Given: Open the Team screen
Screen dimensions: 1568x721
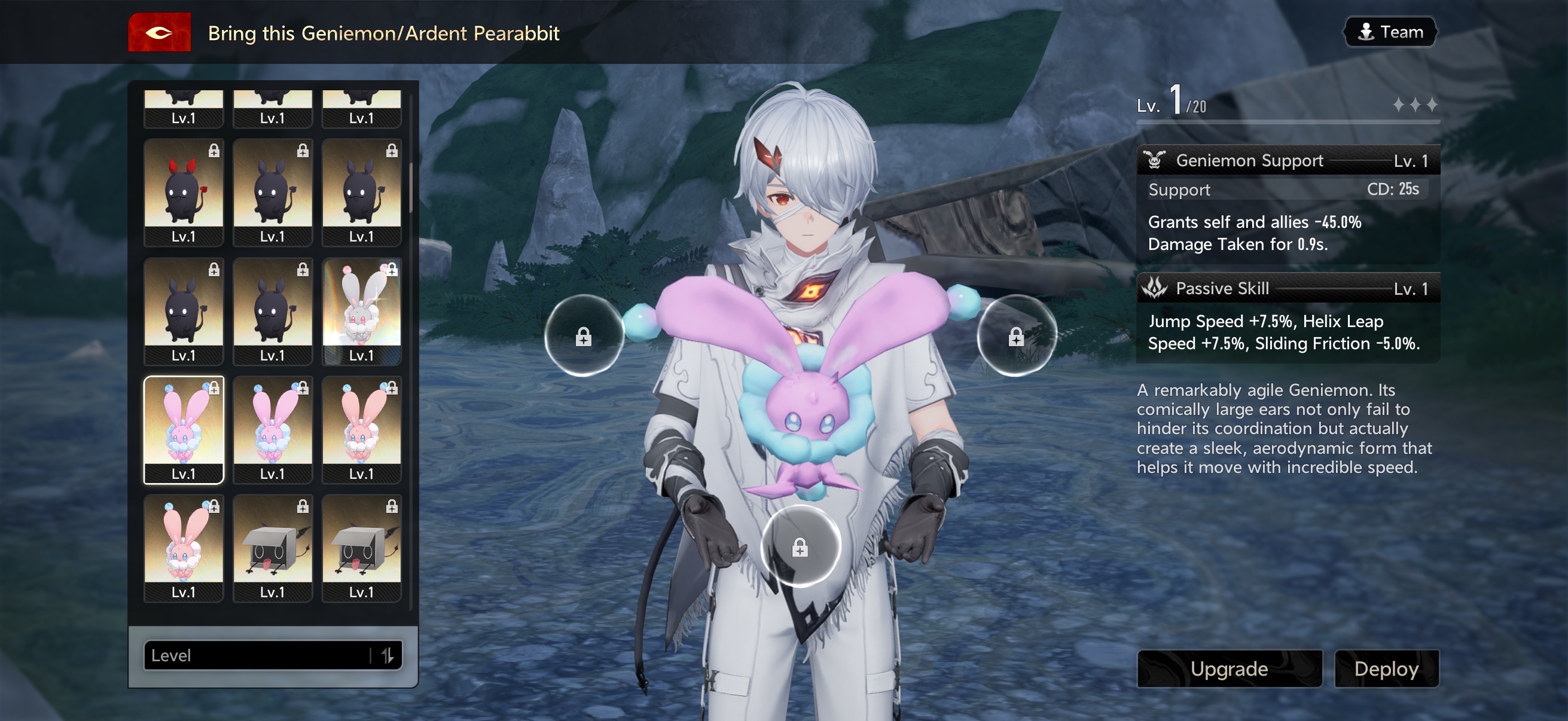Looking at the screenshot, I should coord(1390,32).
